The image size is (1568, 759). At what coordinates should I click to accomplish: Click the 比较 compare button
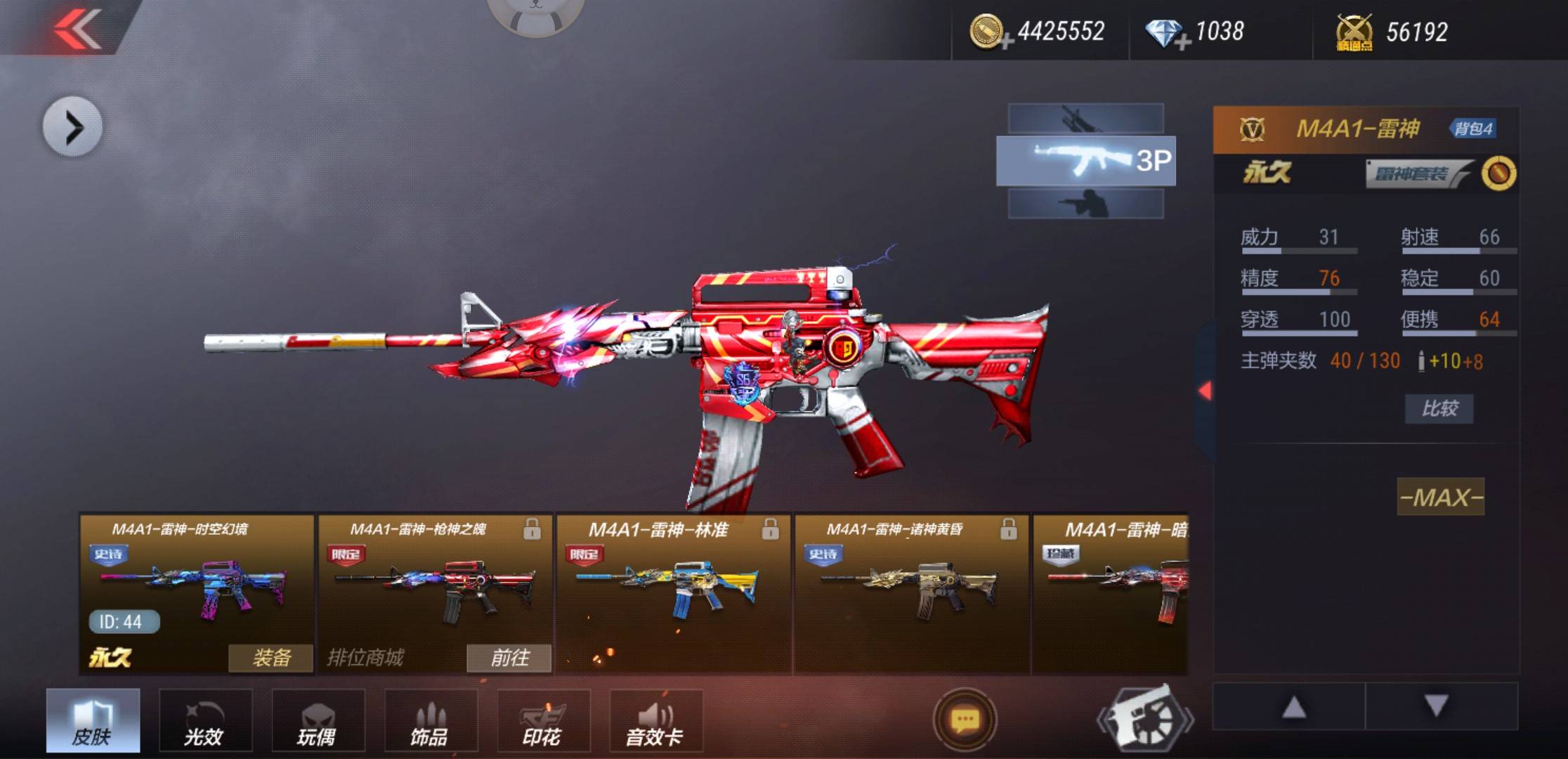(x=1439, y=408)
